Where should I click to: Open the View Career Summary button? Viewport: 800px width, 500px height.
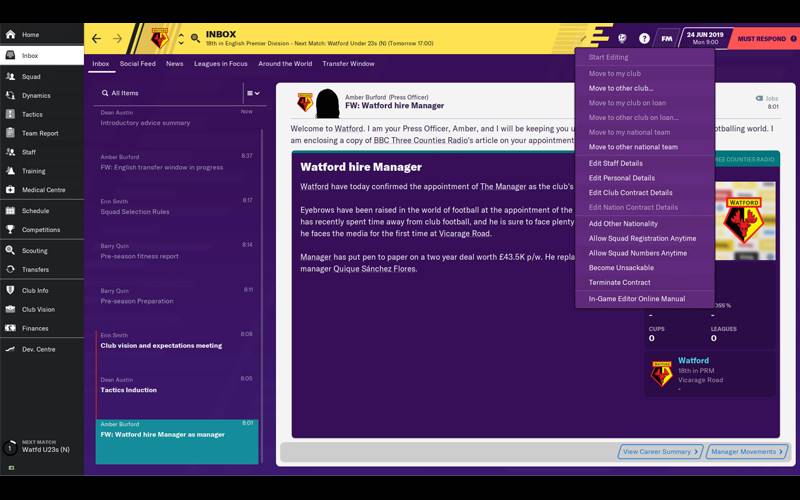[660, 452]
